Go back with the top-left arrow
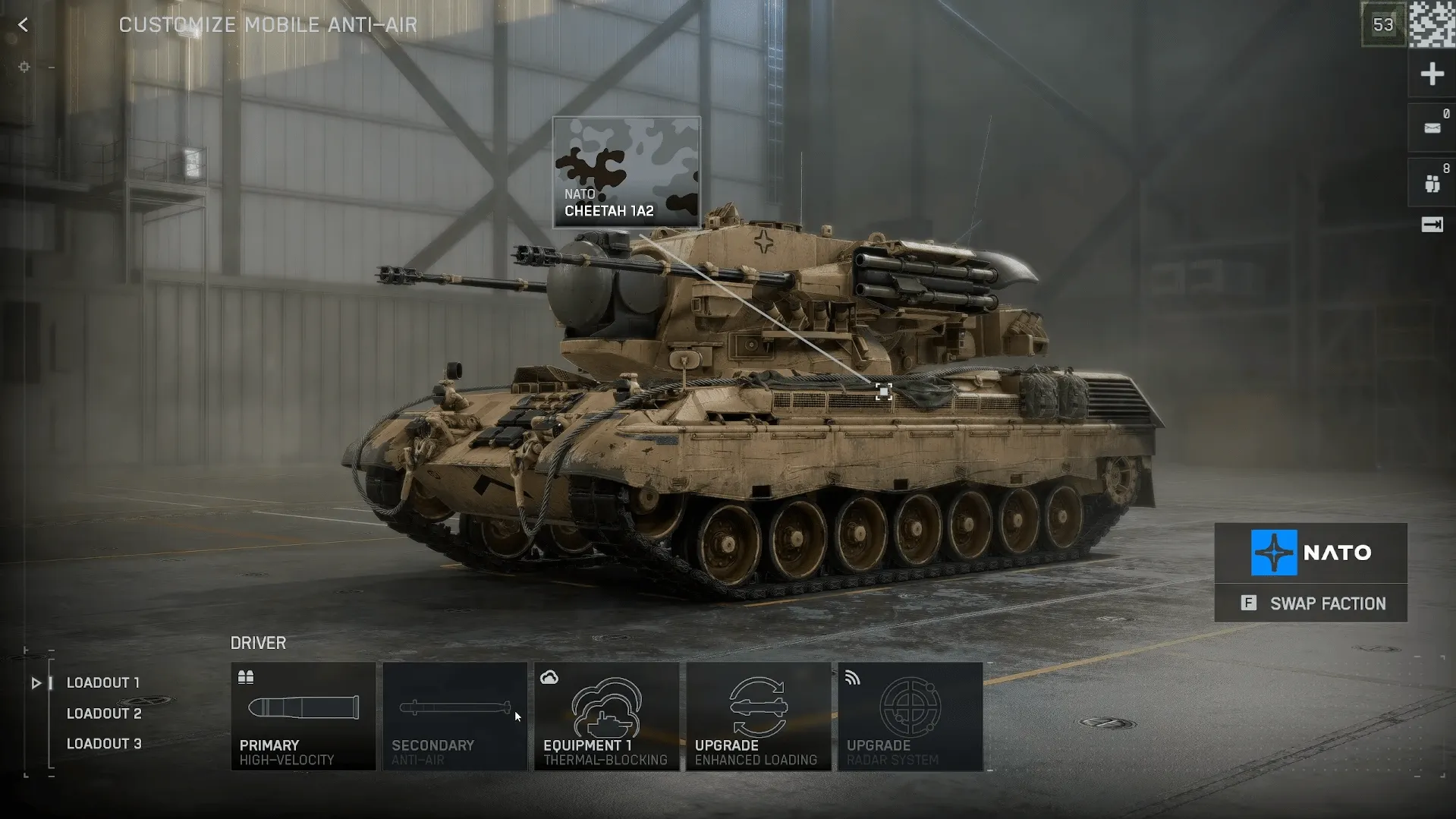Image resolution: width=1456 pixels, height=819 pixels. pyautogui.click(x=24, y=25)
